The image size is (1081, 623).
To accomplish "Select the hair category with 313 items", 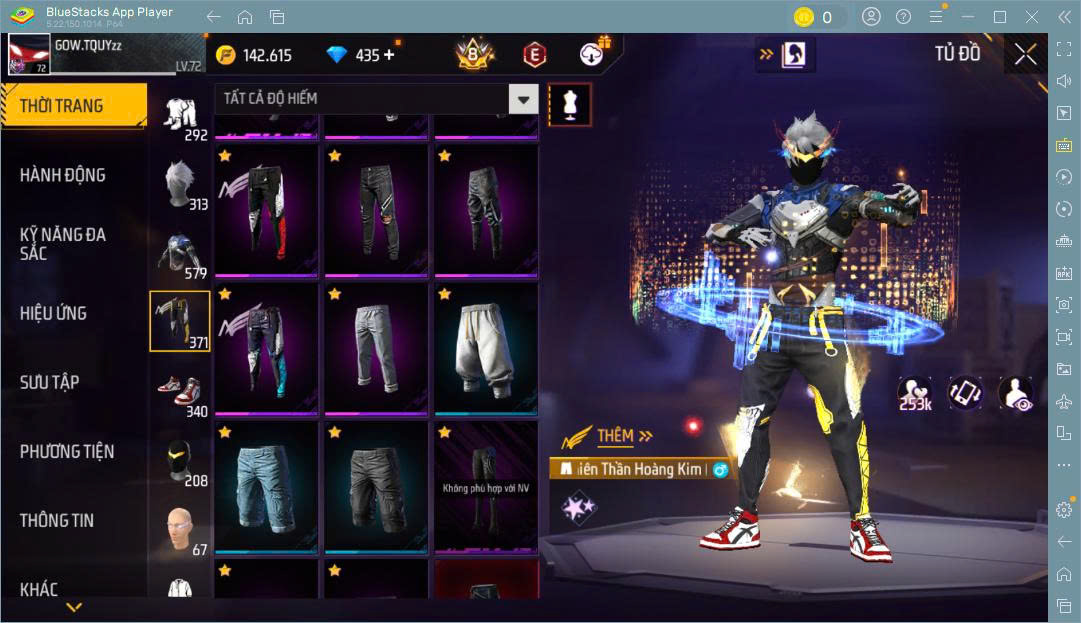I will pyautogui.click(x=180, y=185).
